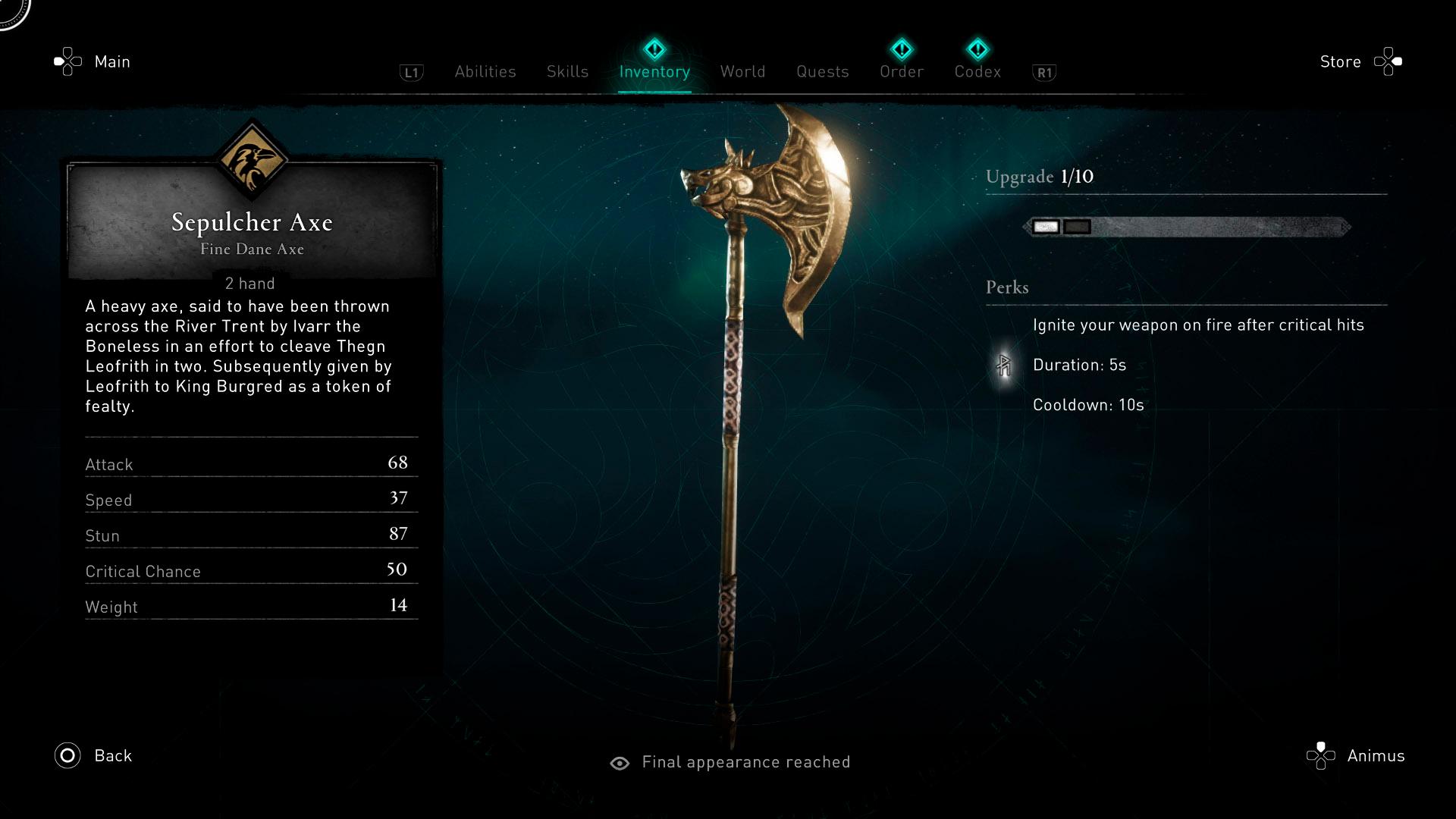Click the weapon perk rune icon
This screenshot has width=1456, height=819.
(x=1004, y=366)
